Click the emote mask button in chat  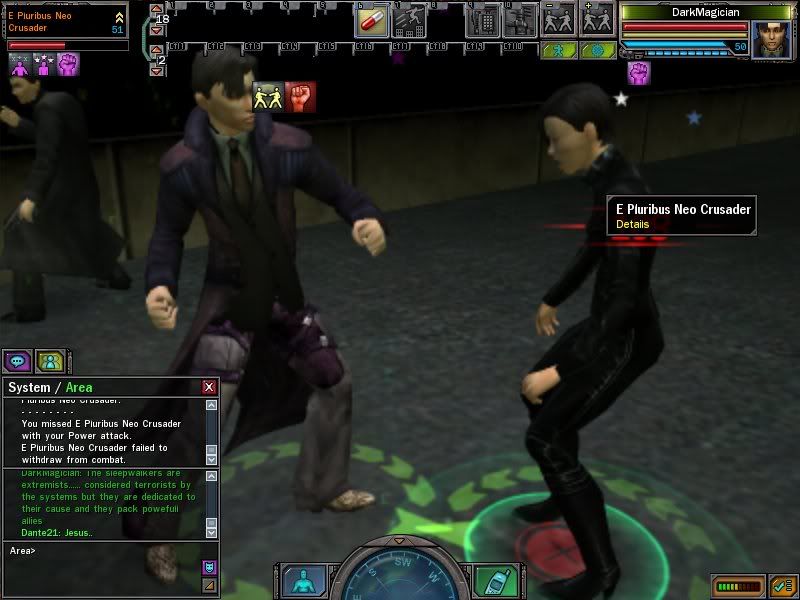click(x=209, y=567)
